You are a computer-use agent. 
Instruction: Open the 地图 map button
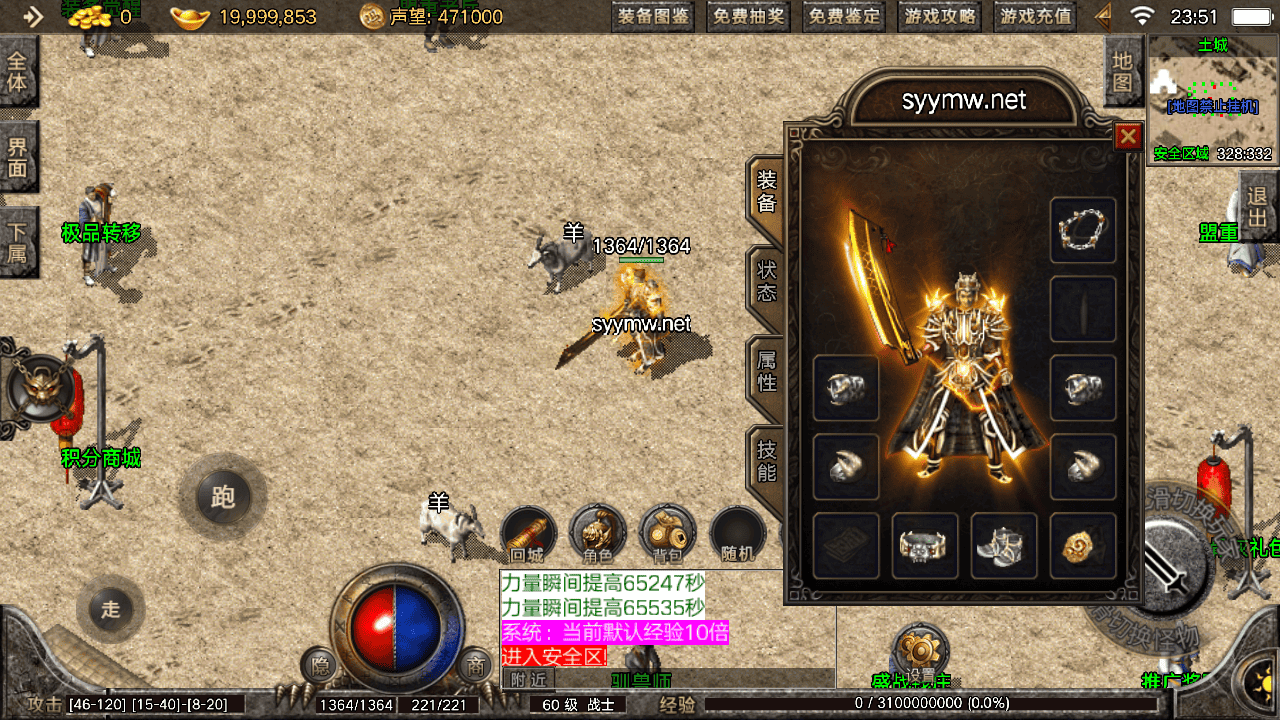1123,72
